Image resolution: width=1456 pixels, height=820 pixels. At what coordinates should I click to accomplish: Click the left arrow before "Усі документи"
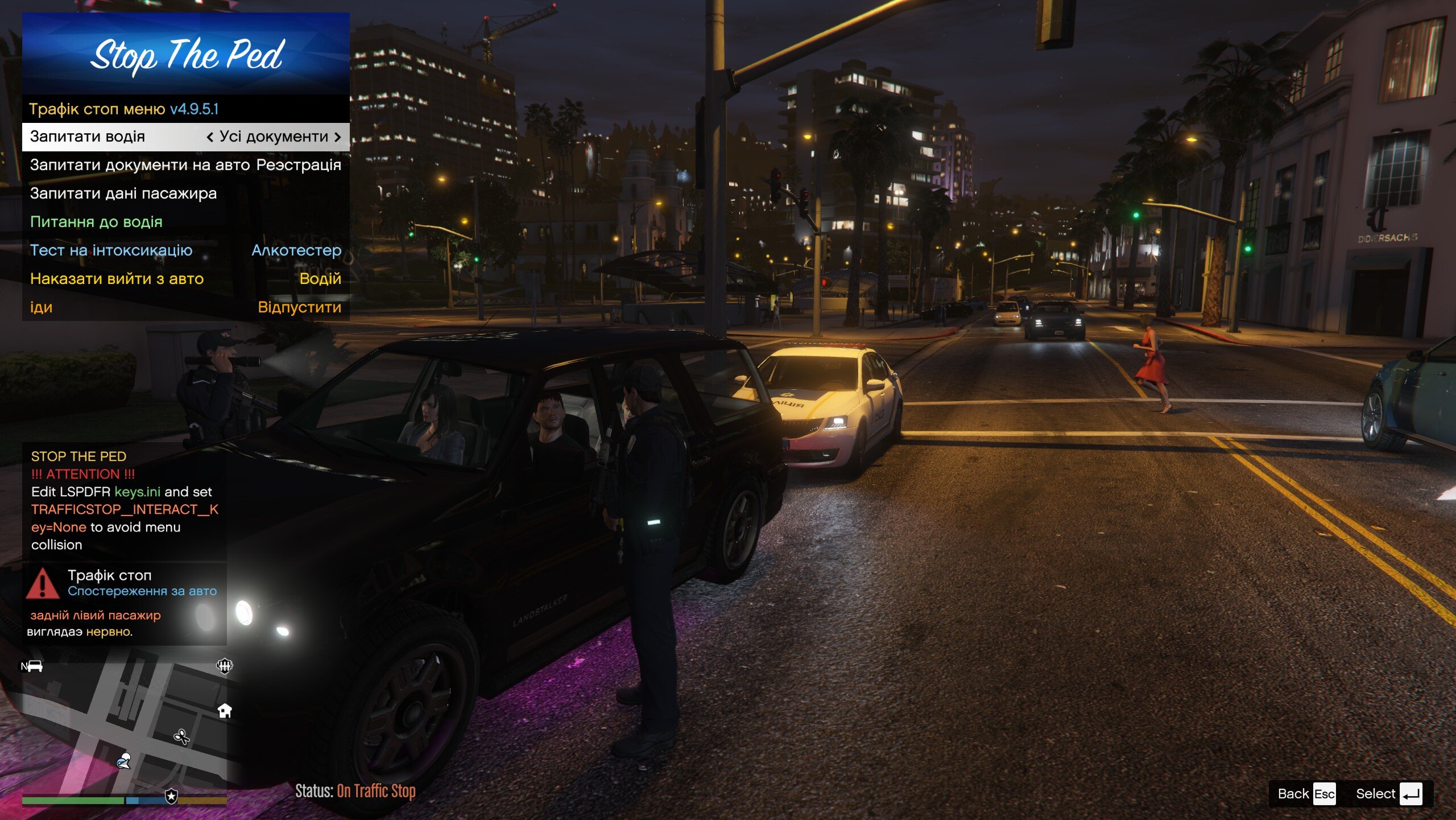point(210,137)
